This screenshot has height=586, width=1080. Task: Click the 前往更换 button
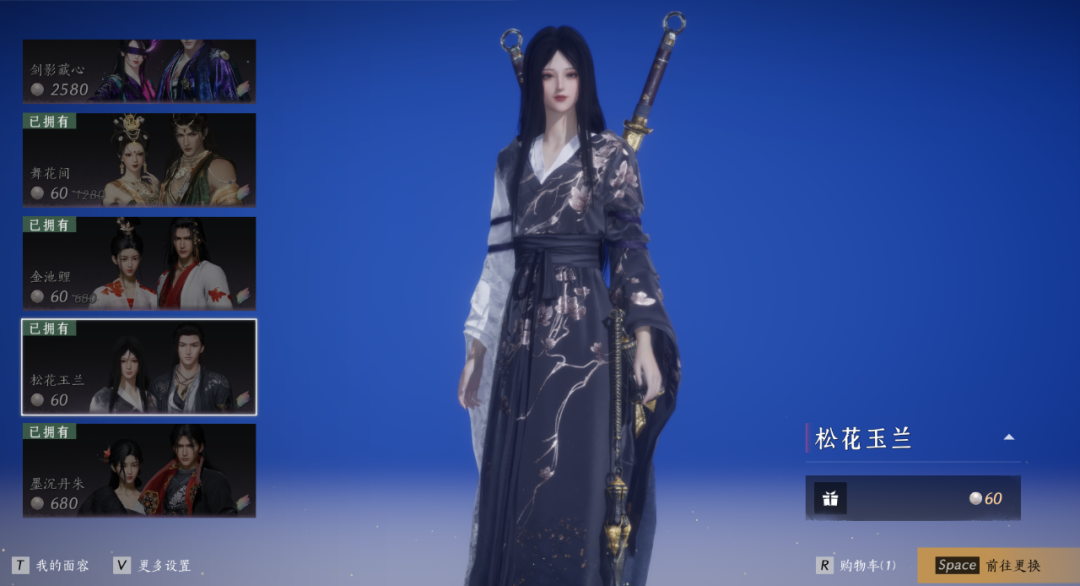point(998,566)
